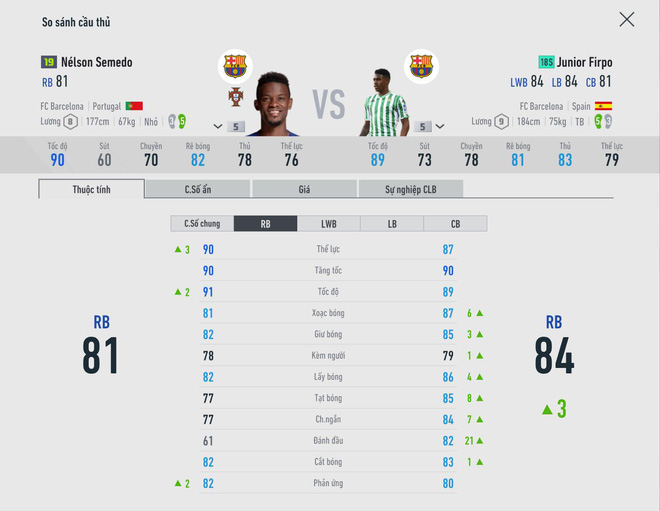Show the Giá tab
660x511 pixels.
pos(304,189)
